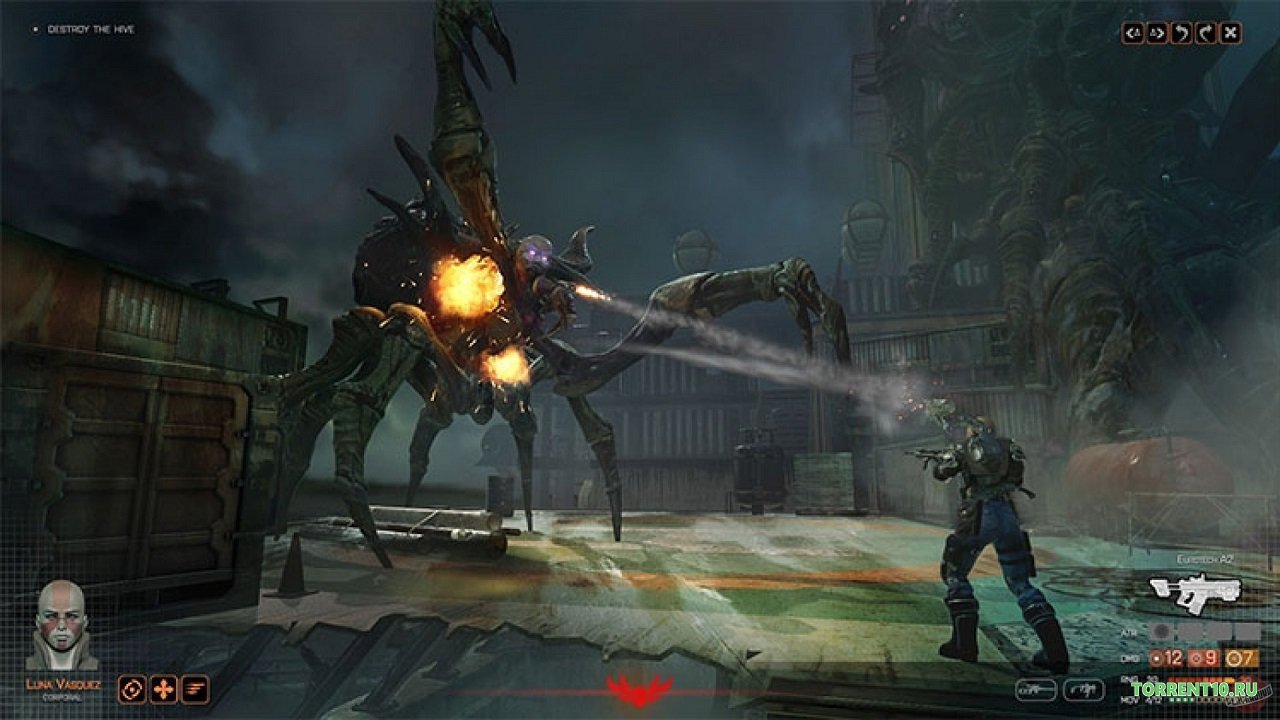
Task: Click the rifle weapon slot icon
Action: point(1035,689)
